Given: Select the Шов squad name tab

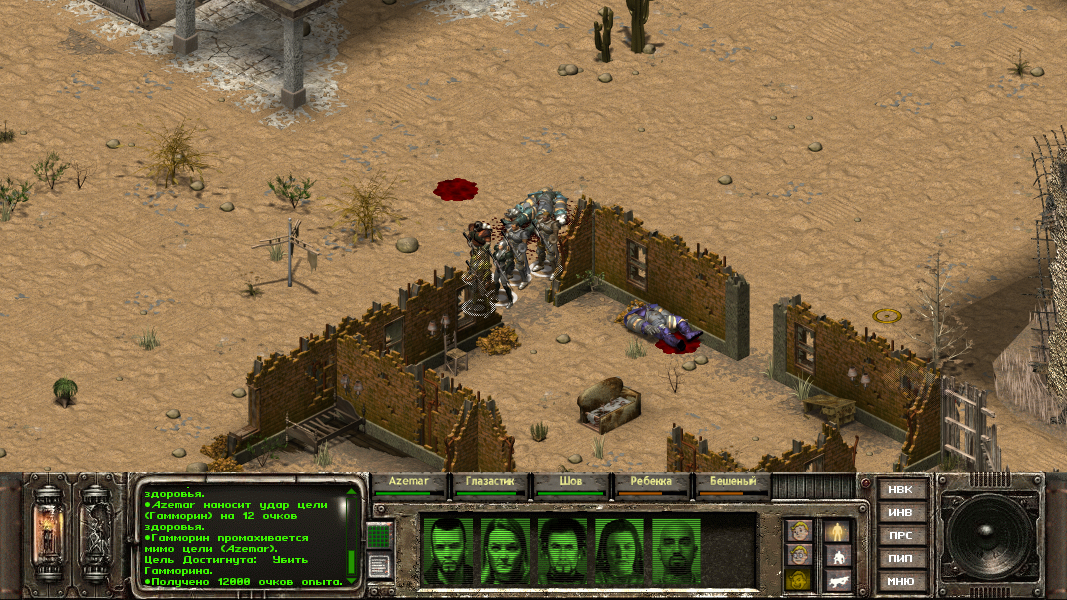Looking at the screenshot, I should click(570, 482).
